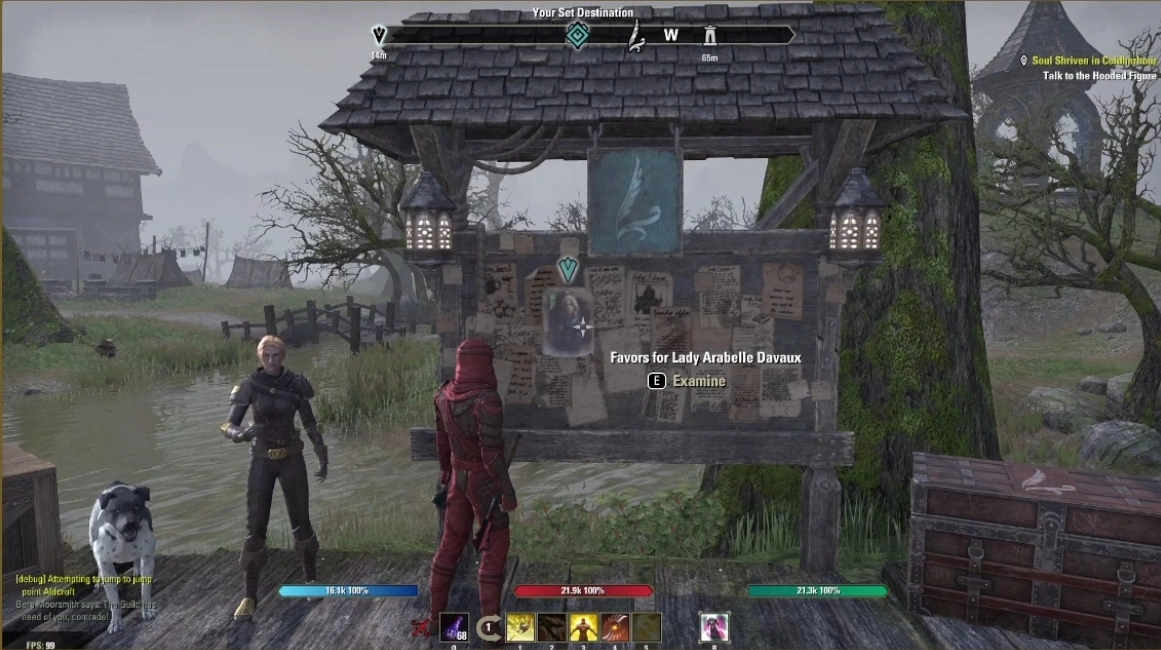Click the teal destination marker on compass

pyautogui.click(x=577, y=36)
